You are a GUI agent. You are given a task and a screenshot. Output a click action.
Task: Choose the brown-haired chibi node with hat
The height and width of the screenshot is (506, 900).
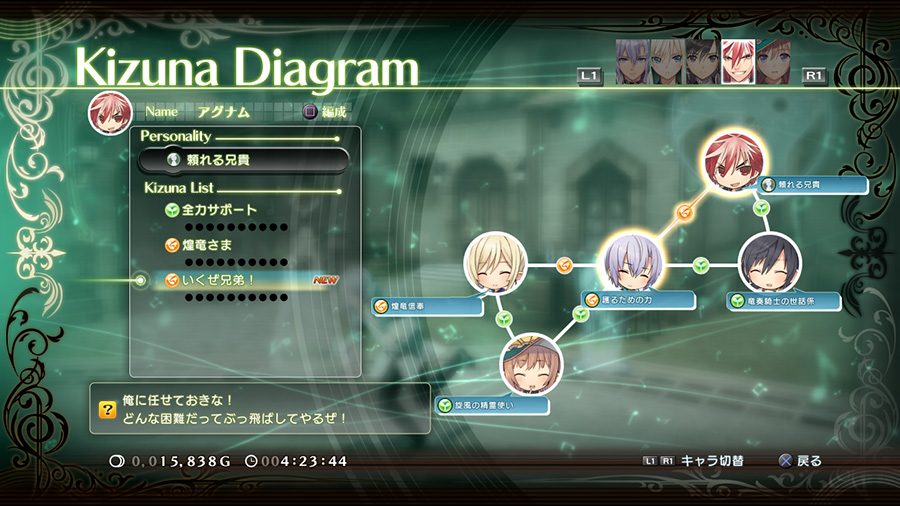pos(531,364)
